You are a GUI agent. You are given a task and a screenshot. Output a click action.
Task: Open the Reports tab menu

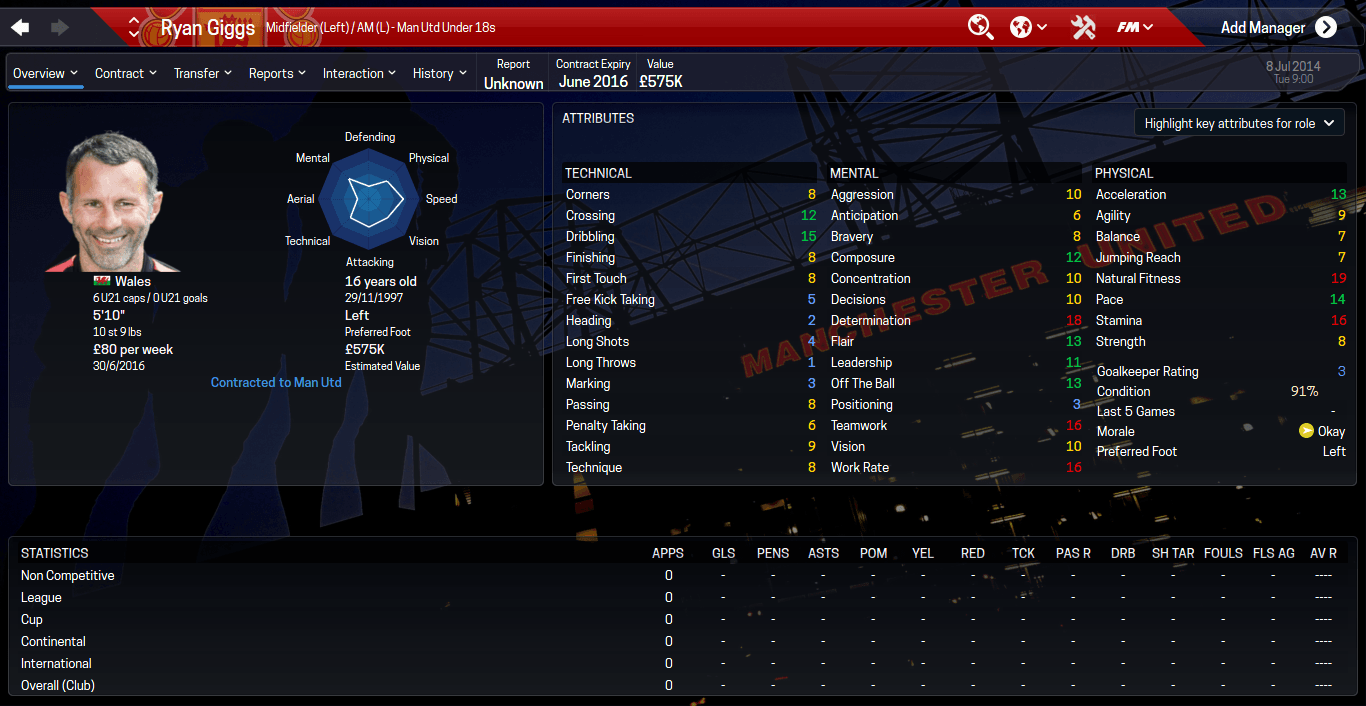point(278,73)
